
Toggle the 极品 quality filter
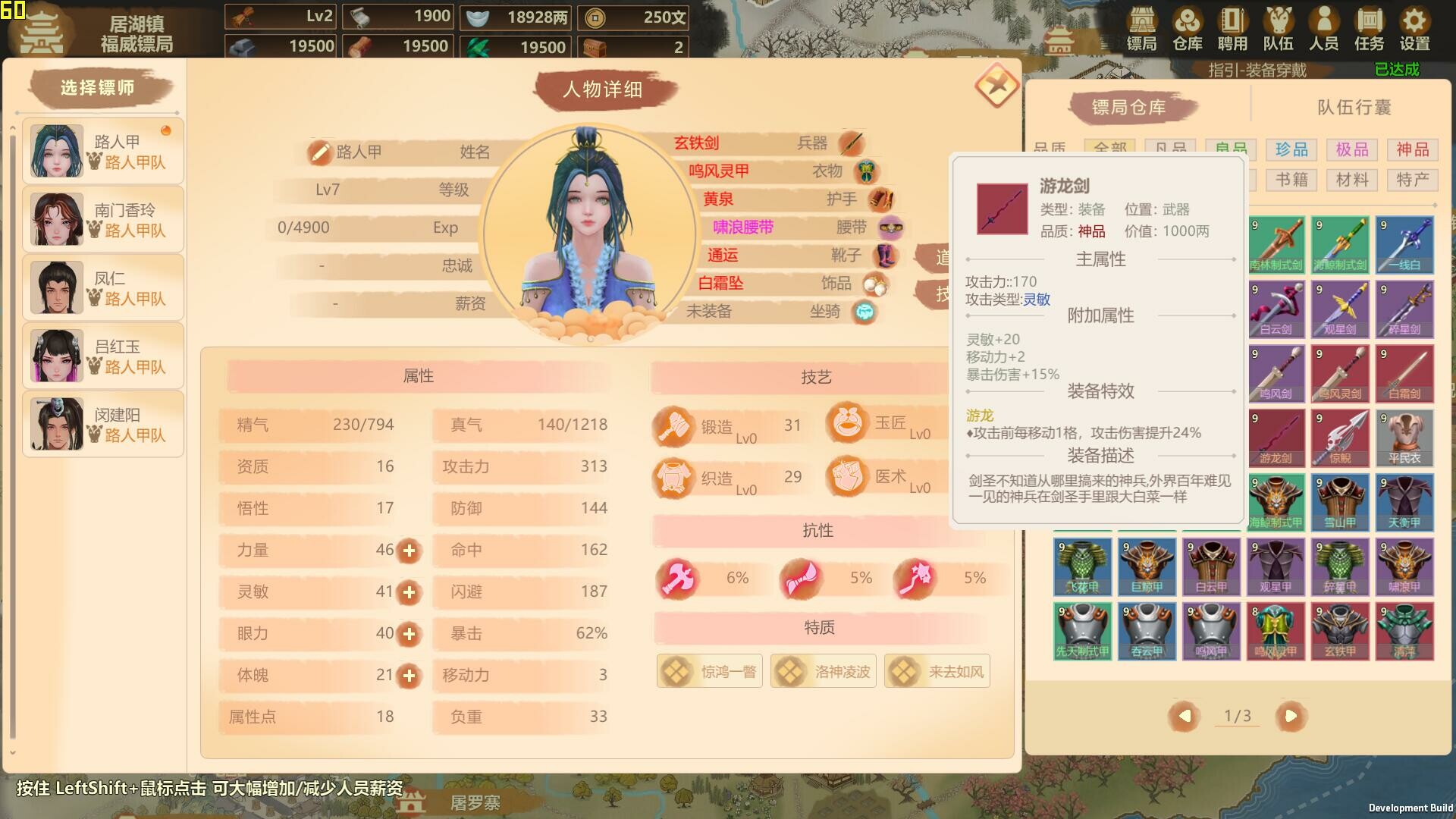click(x=1351, y=149)
